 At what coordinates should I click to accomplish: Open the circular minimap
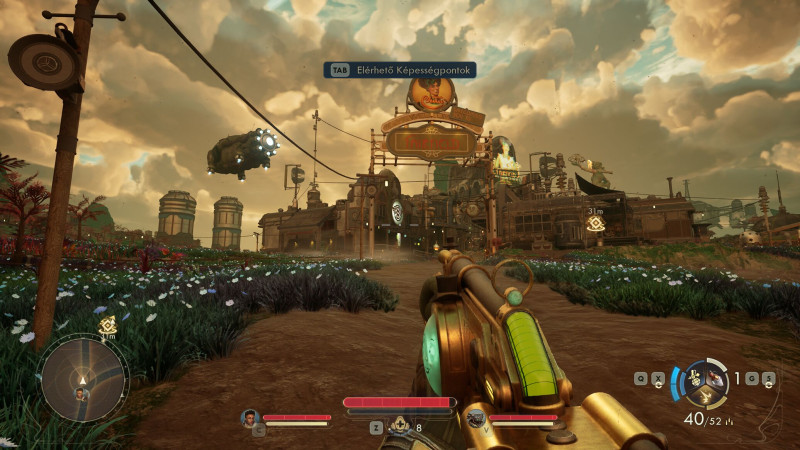point(84,378)
